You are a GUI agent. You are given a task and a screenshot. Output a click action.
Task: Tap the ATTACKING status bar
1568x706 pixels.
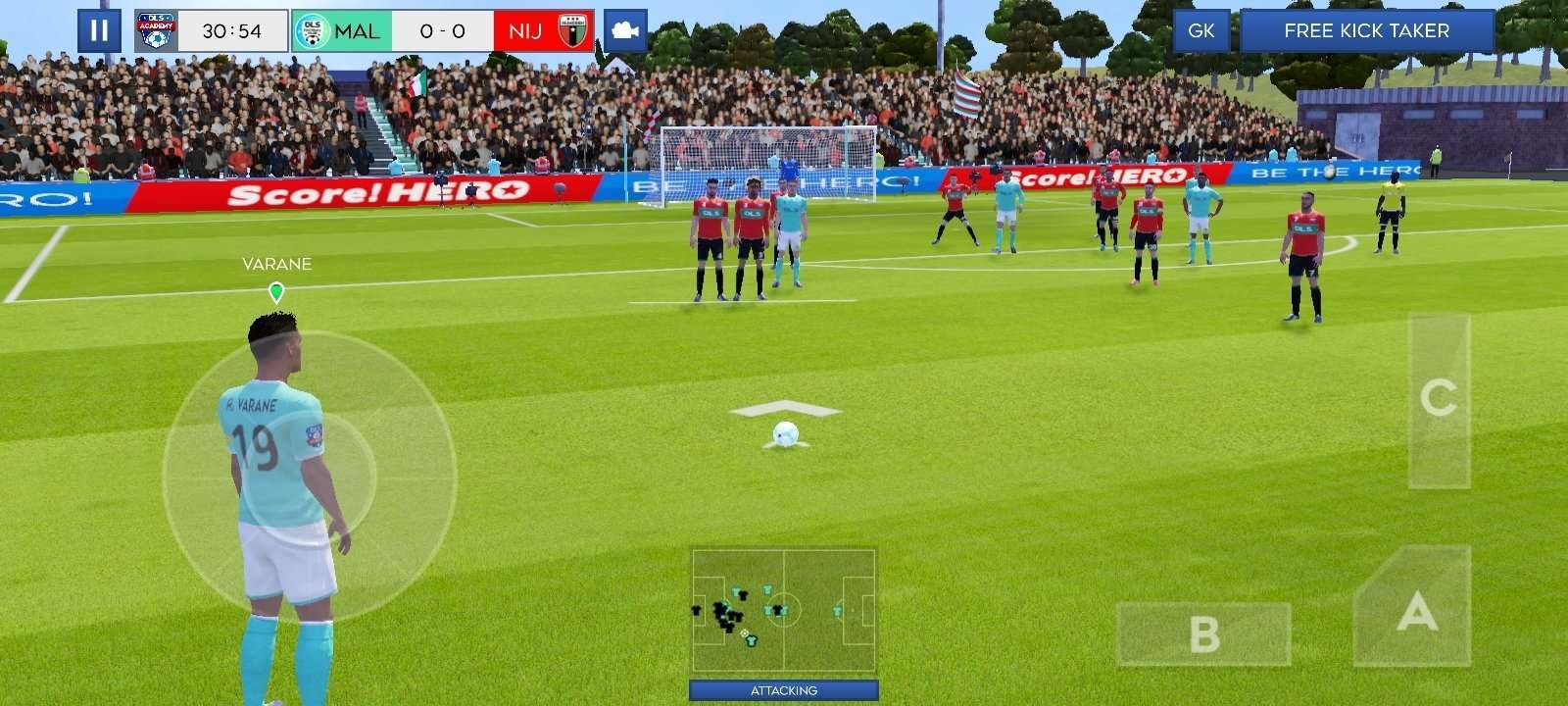coord(782,689)
